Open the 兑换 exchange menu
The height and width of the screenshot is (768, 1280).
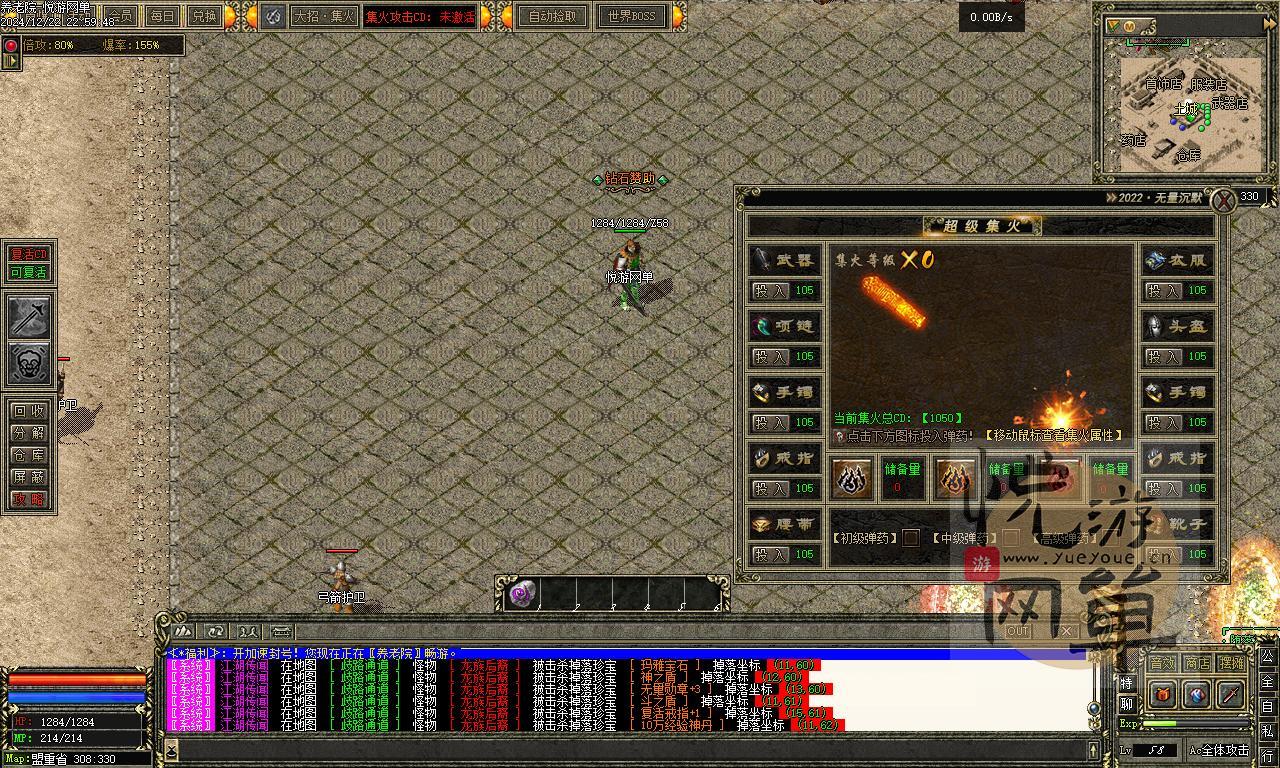point(203,16)
